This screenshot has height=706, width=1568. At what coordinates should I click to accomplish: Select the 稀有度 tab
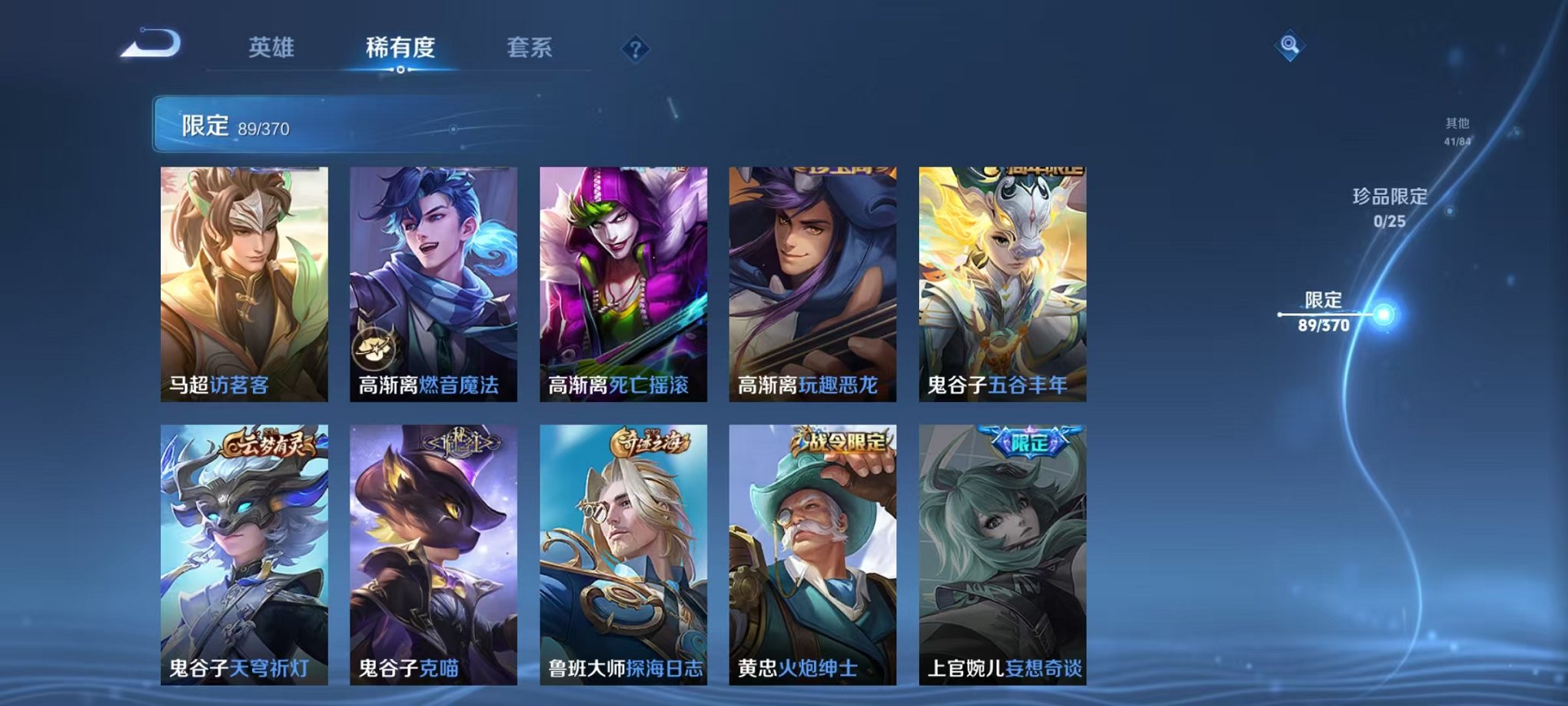tap(399, 46)
